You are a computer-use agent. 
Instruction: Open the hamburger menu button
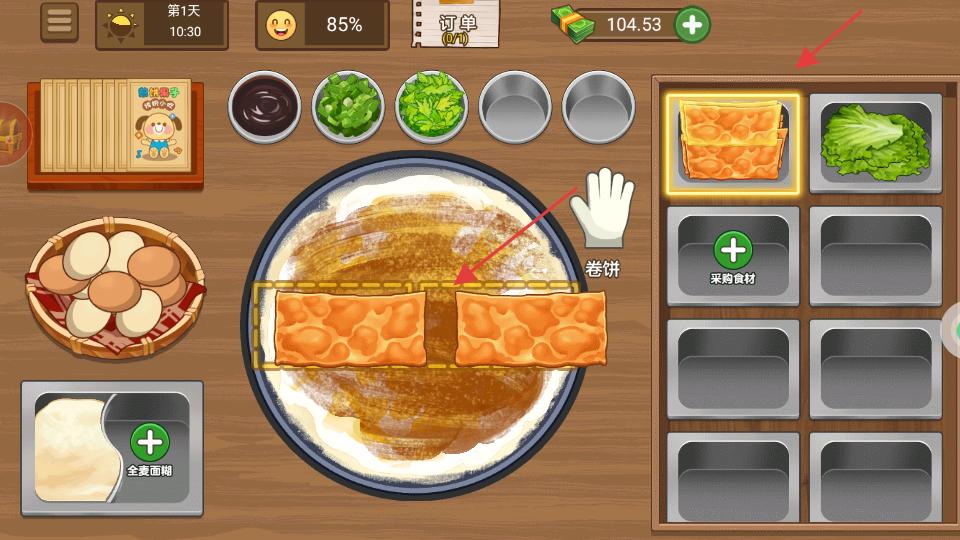pyautogui.click(x=60, y=23)
